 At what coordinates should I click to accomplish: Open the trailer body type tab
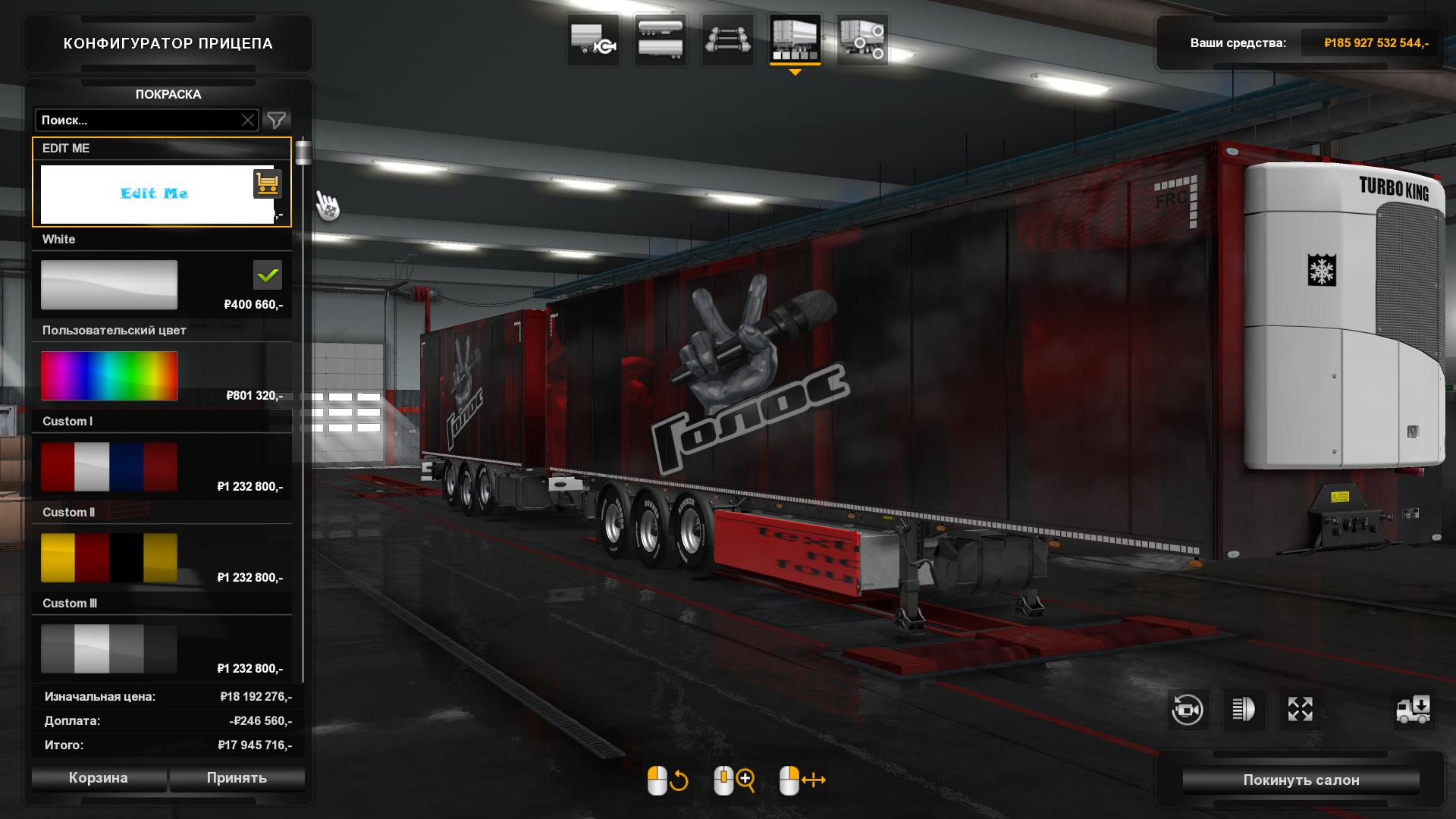pos(661,40)
